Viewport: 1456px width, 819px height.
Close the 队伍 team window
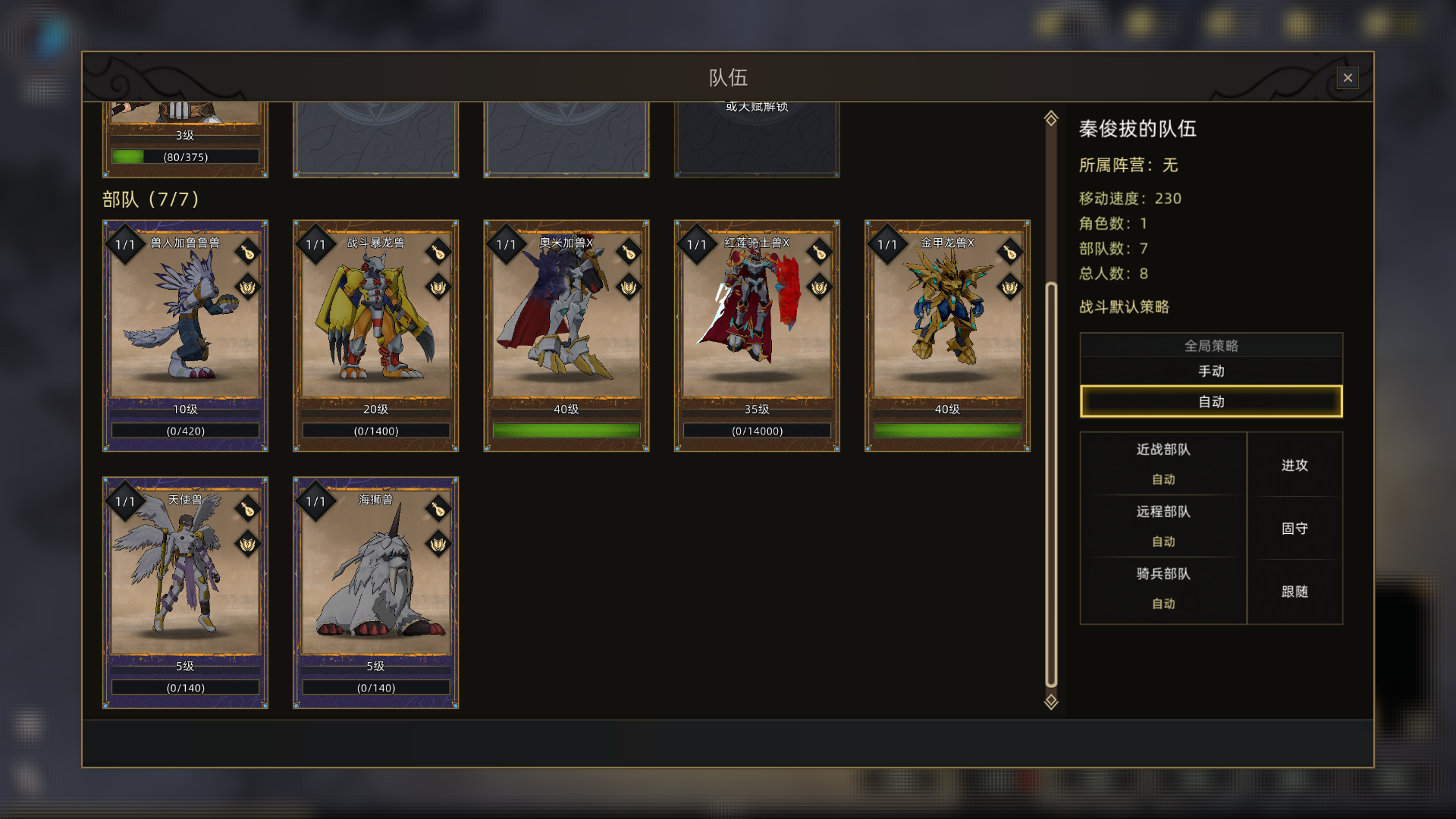point(1347,77)
